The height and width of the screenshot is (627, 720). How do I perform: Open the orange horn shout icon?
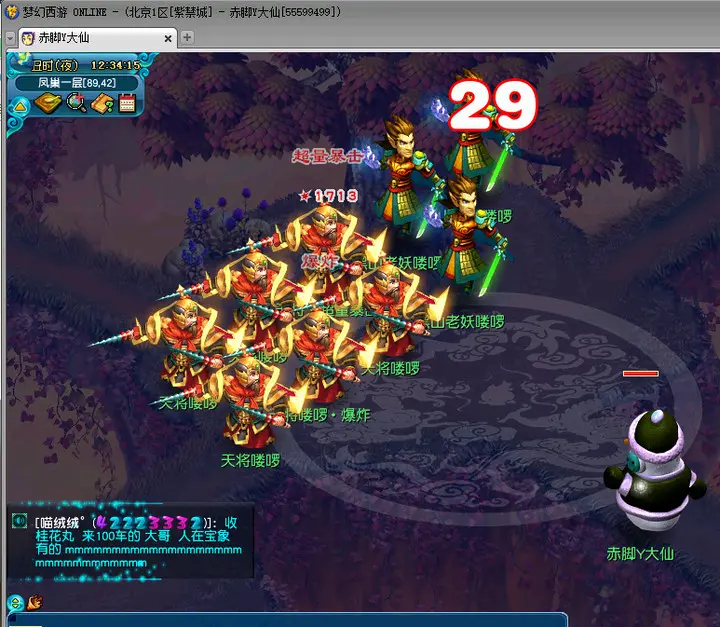coord(35,602)
